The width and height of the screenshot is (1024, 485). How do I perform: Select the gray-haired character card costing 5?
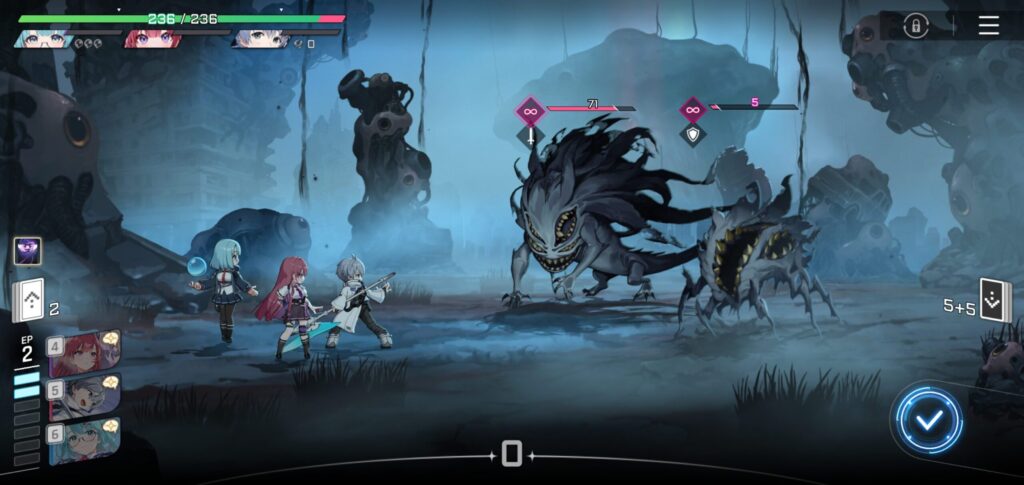point(85,397)
